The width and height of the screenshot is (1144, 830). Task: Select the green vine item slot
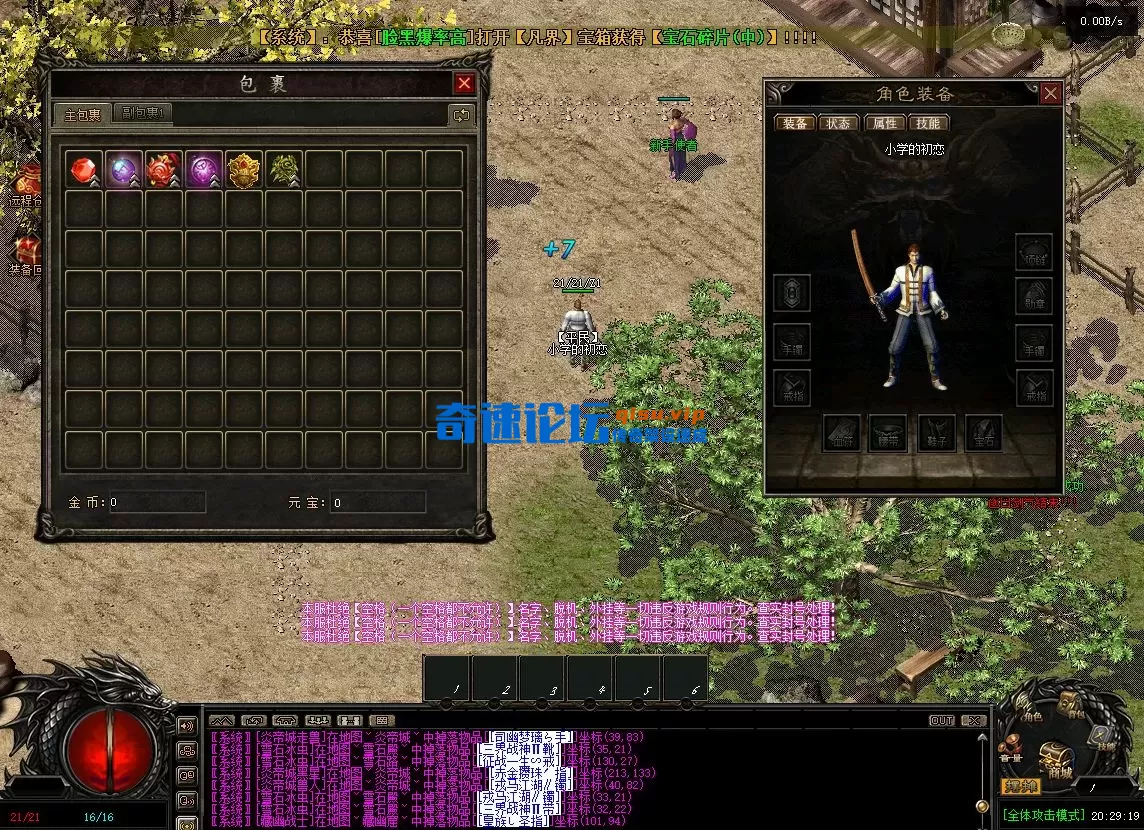point(284,169)
